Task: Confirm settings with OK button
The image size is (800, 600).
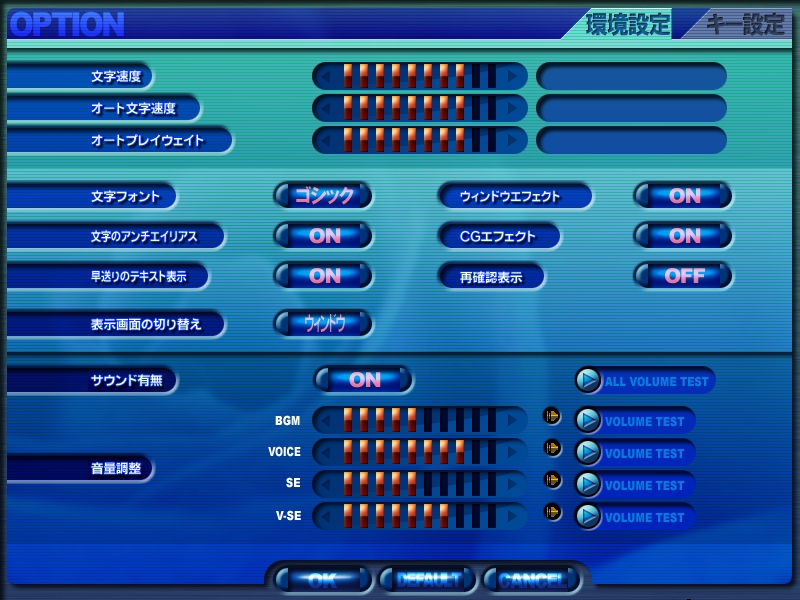Action: click(x=322, y=580)
